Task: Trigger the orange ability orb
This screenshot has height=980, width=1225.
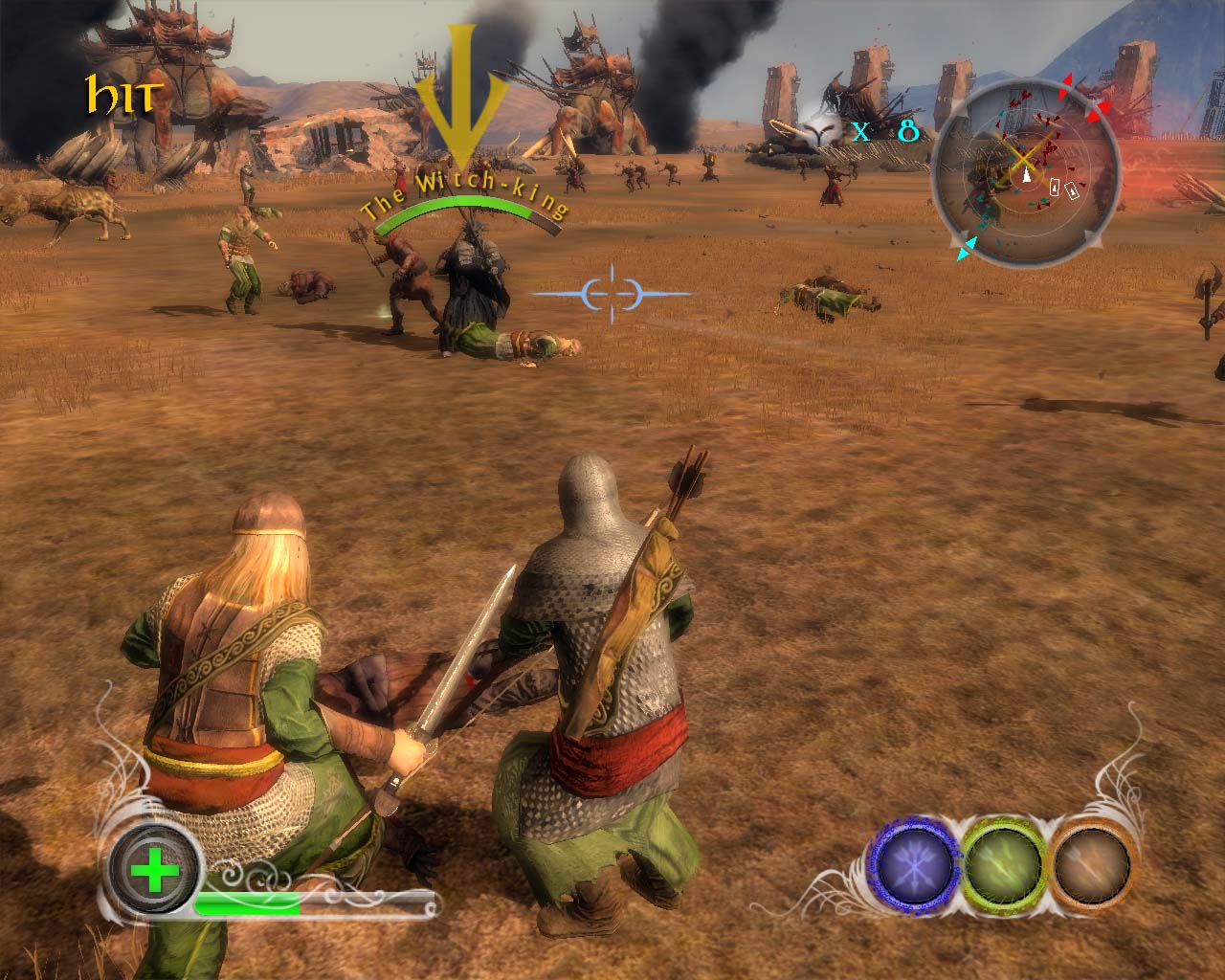Action: pyautogui.click(x=1089, y=862)
